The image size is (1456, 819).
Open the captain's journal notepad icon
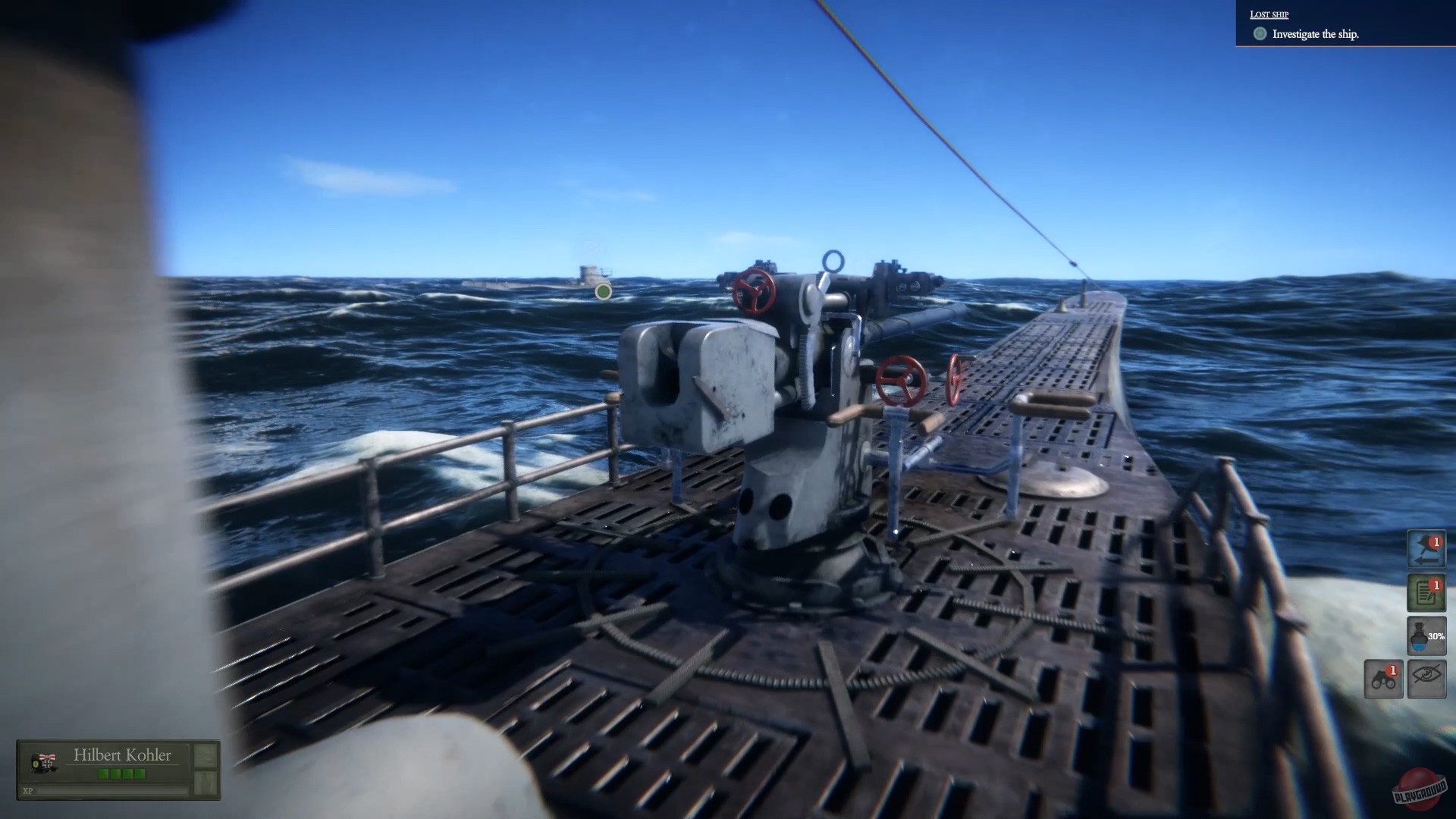tap(1425, 594)
